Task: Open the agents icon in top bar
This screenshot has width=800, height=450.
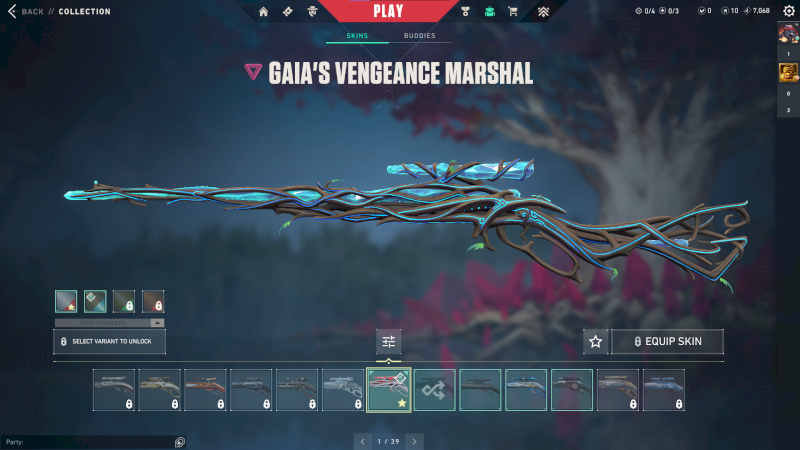Action: pos(312,12)
